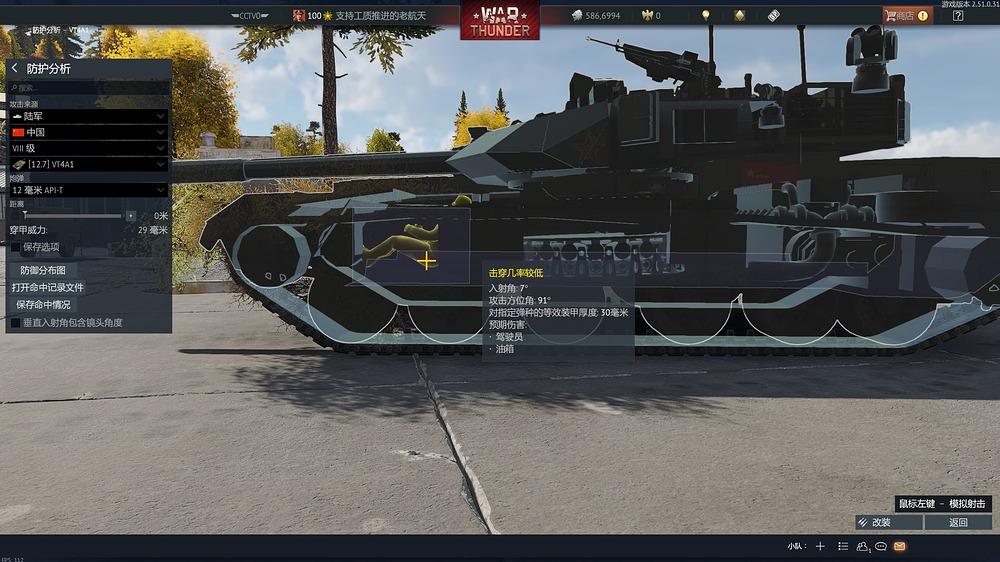This screenshot has width=1000, height=562.
Task: Open the VIII 级 rank dropdown
Action: [88, 147]
